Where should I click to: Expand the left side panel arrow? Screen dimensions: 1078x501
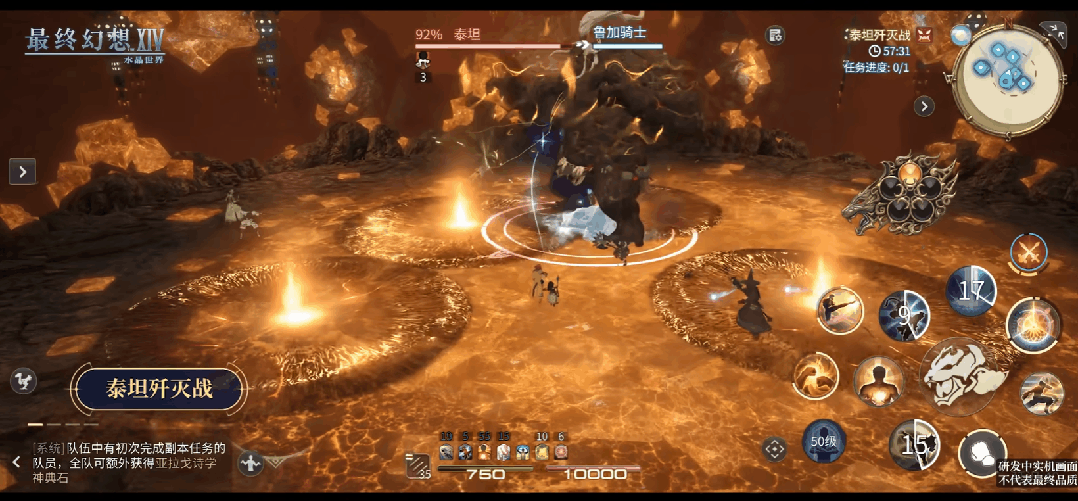23,171
